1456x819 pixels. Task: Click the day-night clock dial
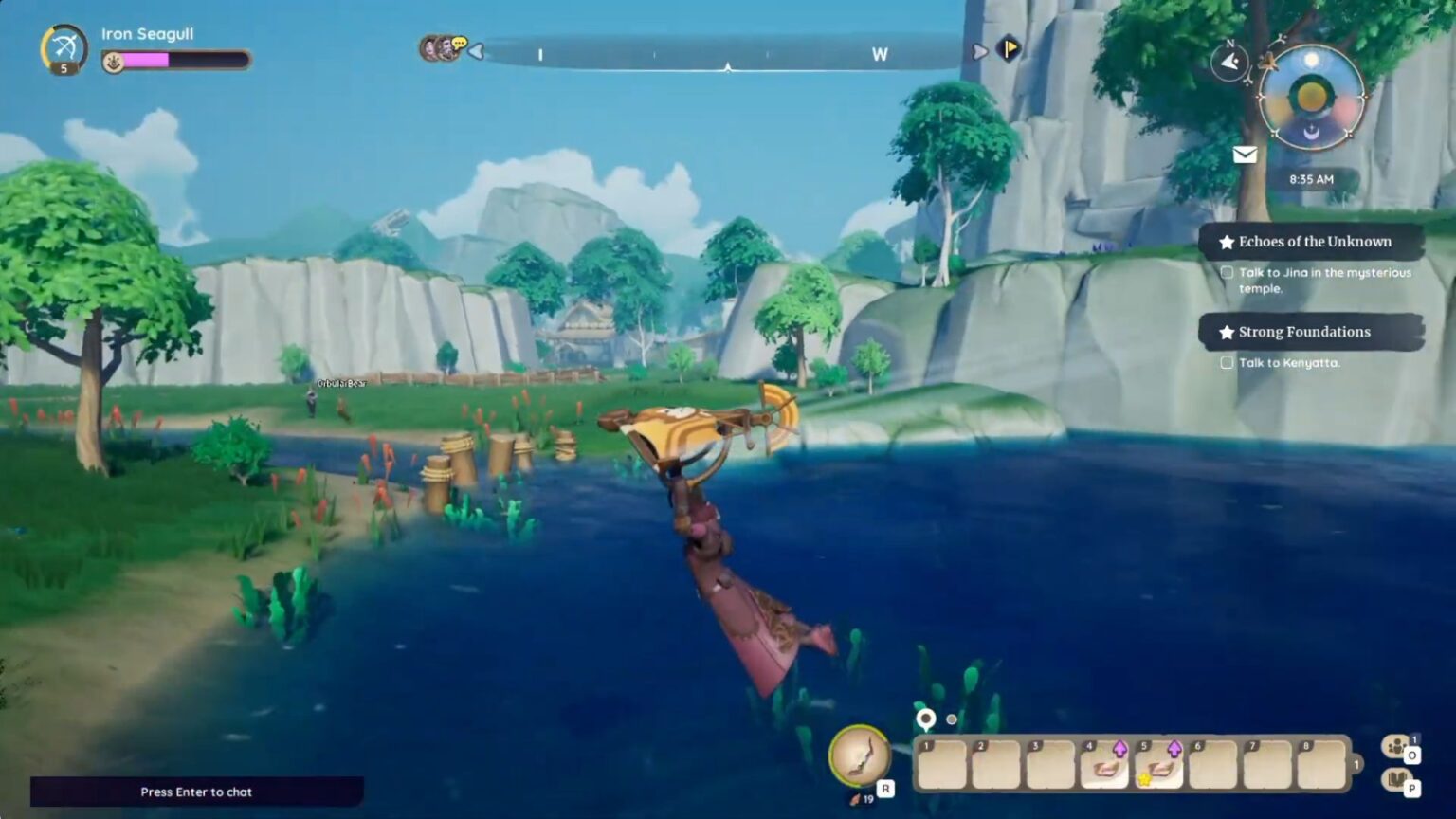click(x=1311, y=97)
